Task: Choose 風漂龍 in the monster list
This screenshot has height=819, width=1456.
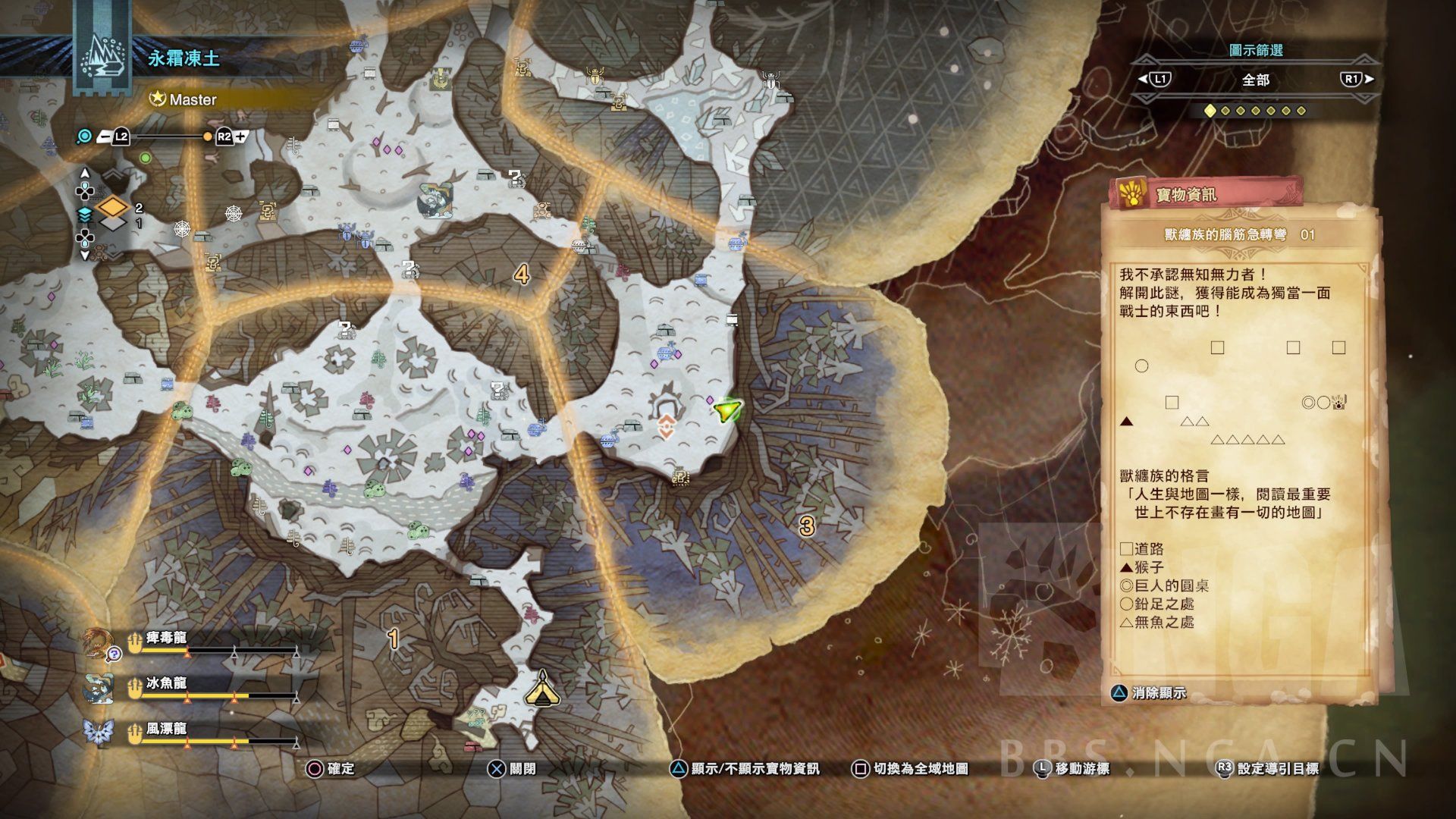Action: [x=165, y=730]
